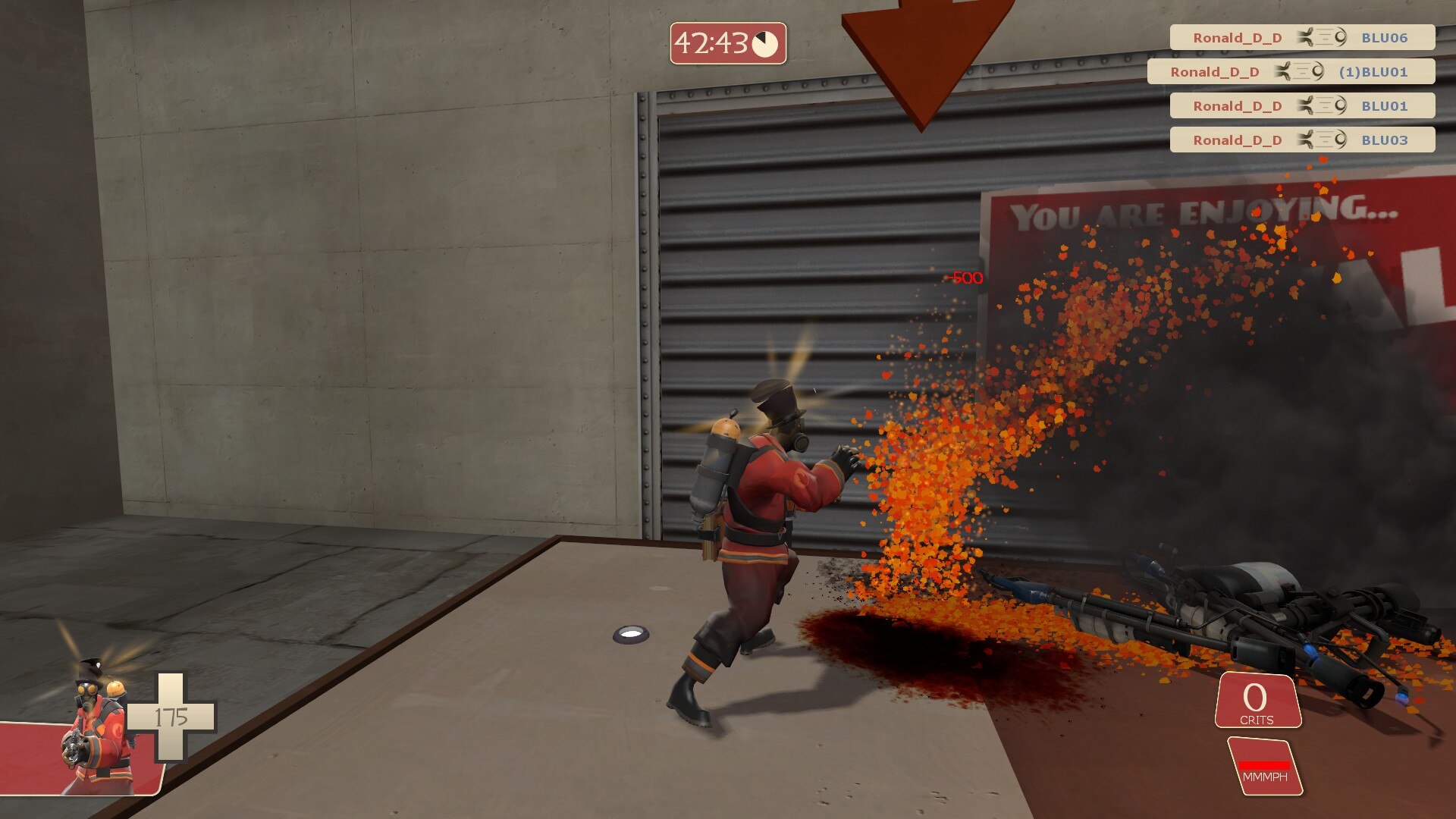The width and height of the screenshot is (1456, 819).
Task: Choose the kill feed entry for BLU03
Action: click(x=1301, y=140)
